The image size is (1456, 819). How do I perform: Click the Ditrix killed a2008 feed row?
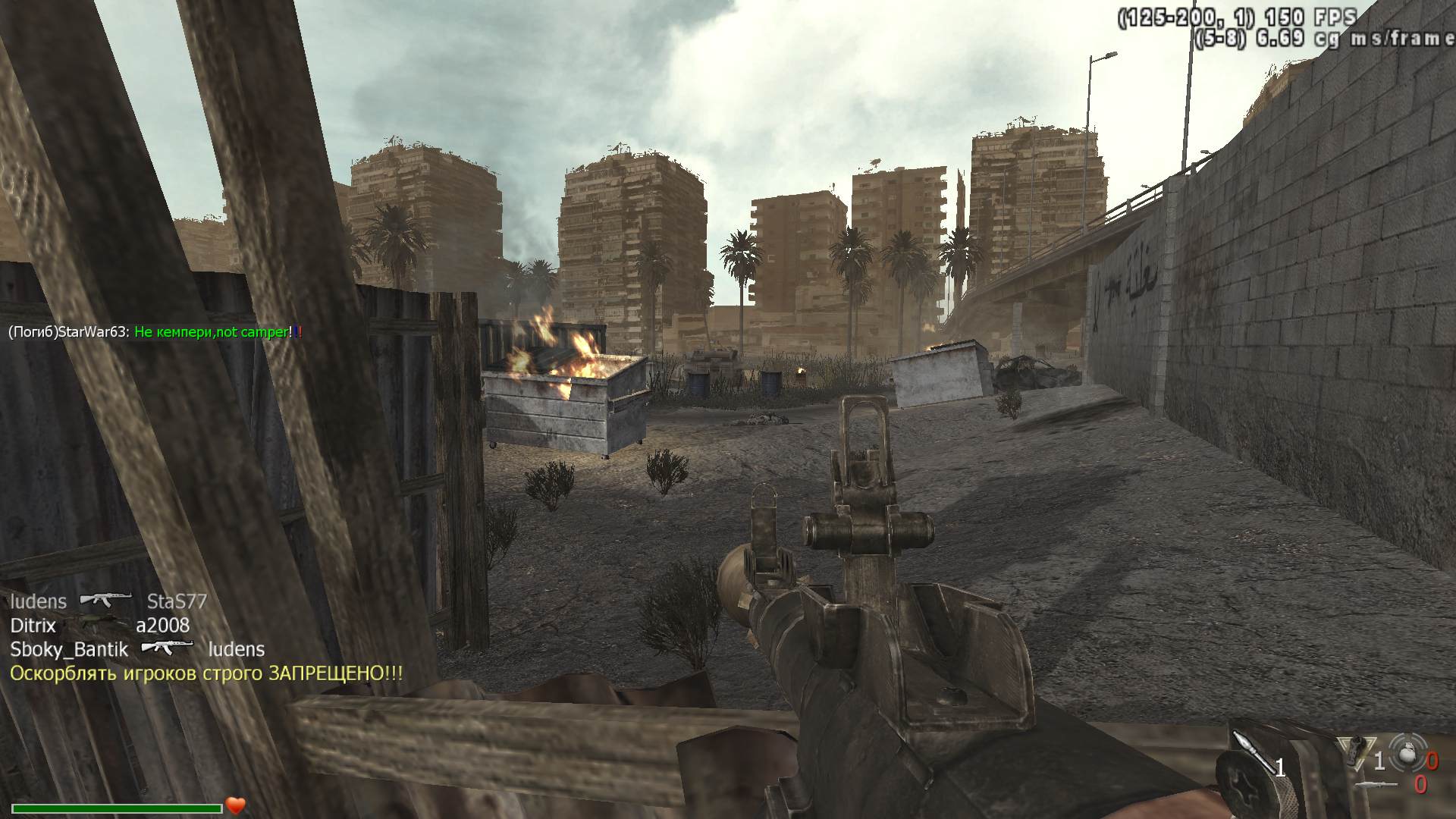(99, 626)
